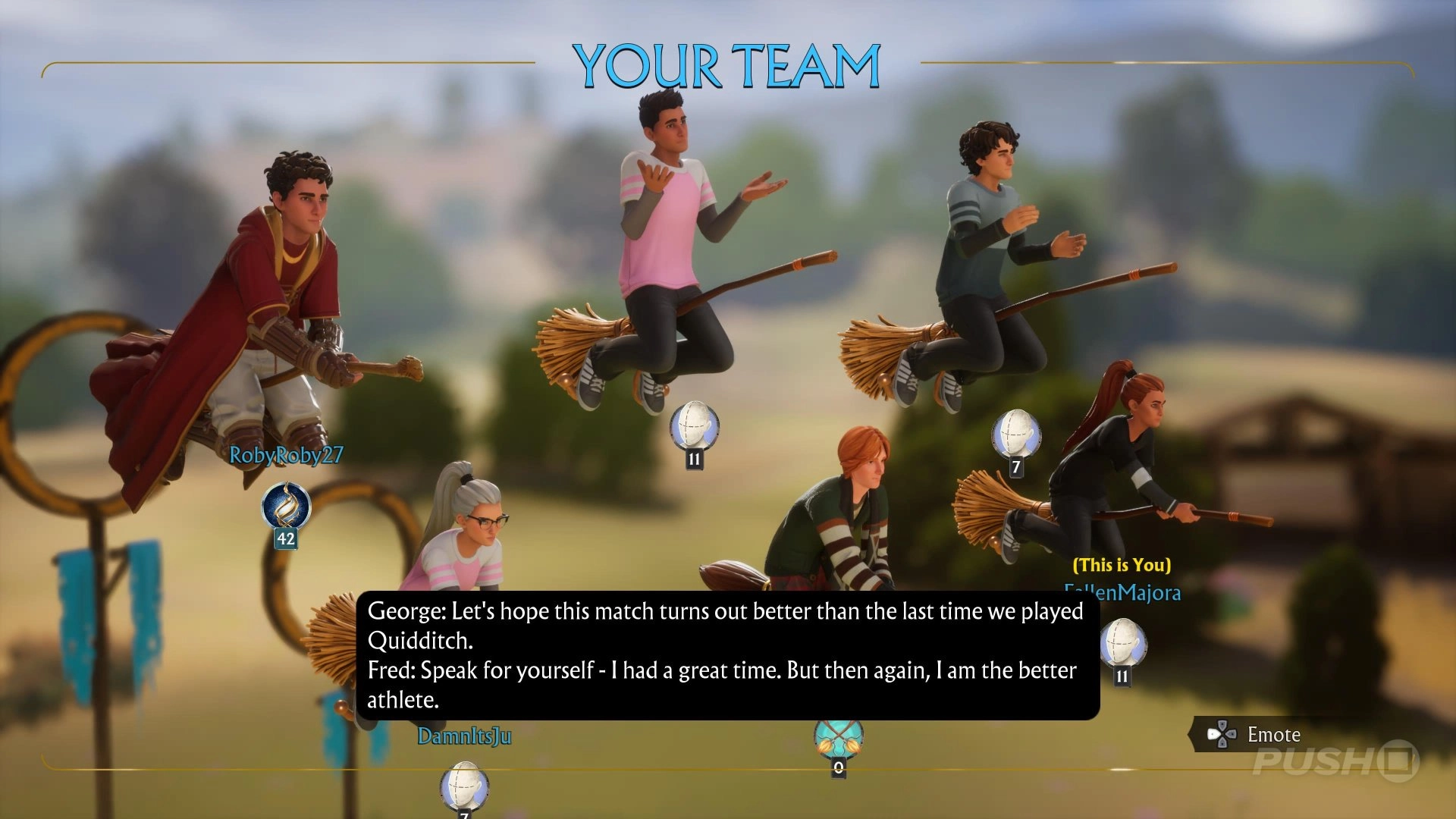1456x819 pixels.
Task: Select DamnItsJu's mannequin head avatar icon
Action: [463, 790]
